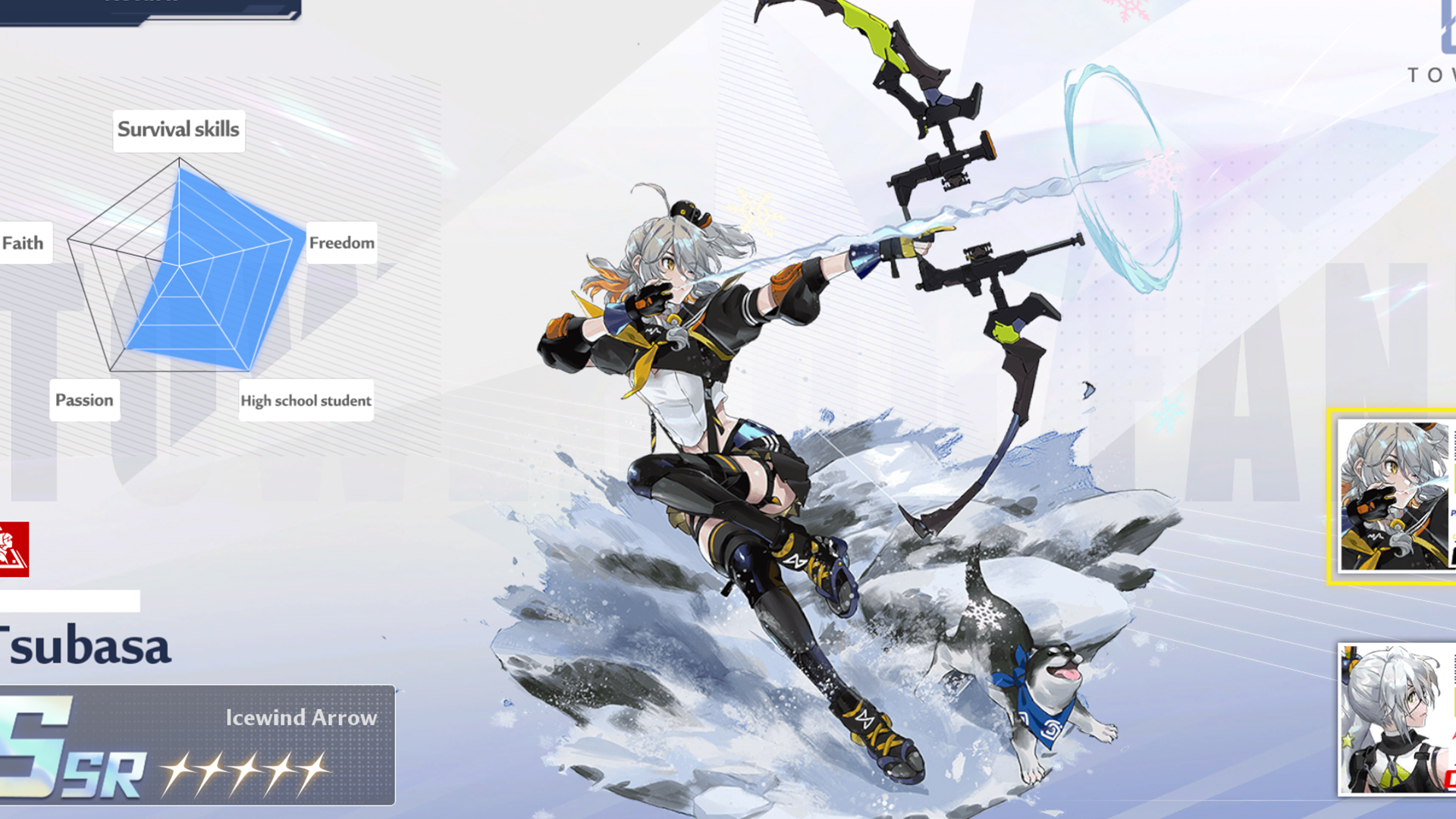Open the Icewind Arrow SSR weapon panel
The height and width of the screenshot is (819, 1456).
(196, 745)
